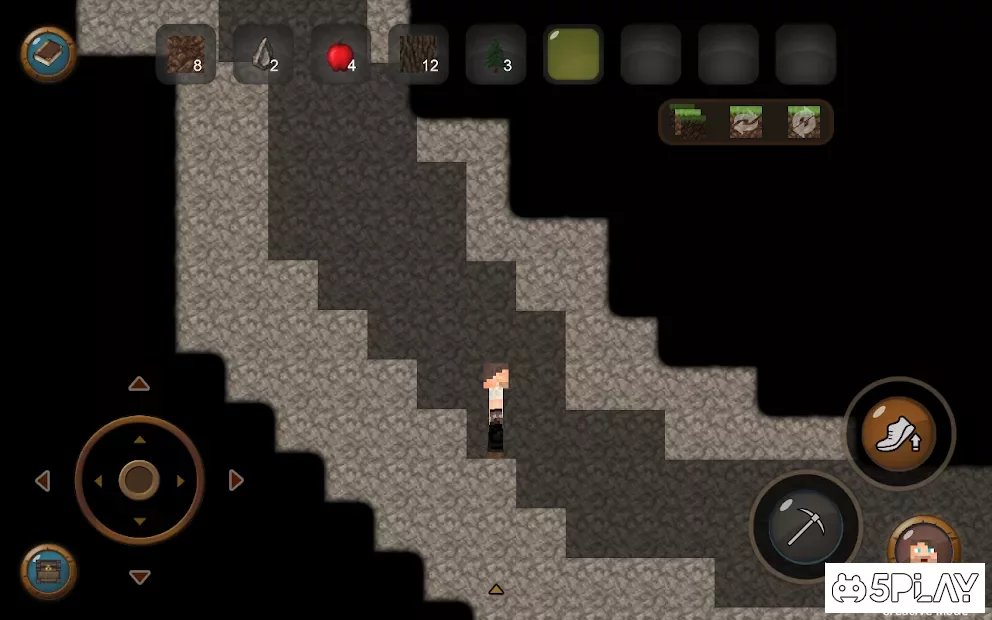
Task: Tap the joystick's outer down arrow
Action: click(139, 577)
